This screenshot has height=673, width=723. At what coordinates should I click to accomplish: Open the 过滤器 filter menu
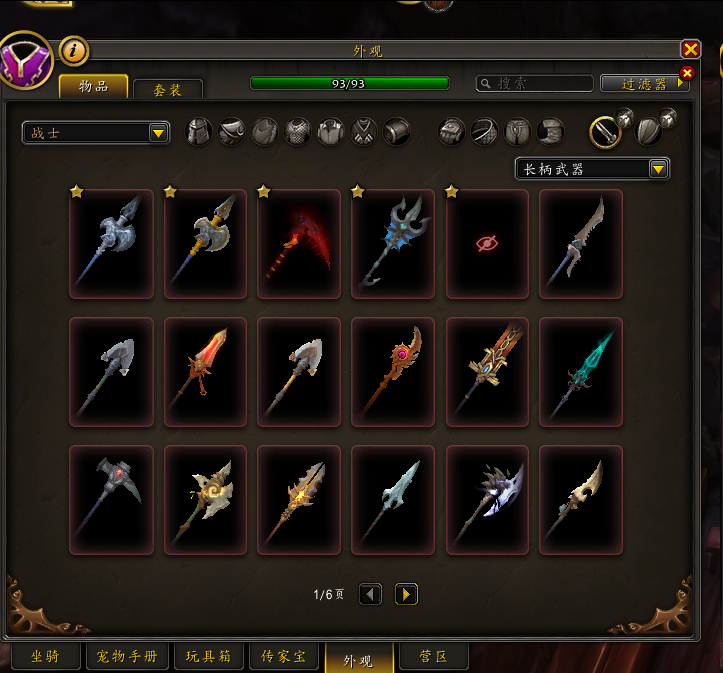[x=644, y=84]
